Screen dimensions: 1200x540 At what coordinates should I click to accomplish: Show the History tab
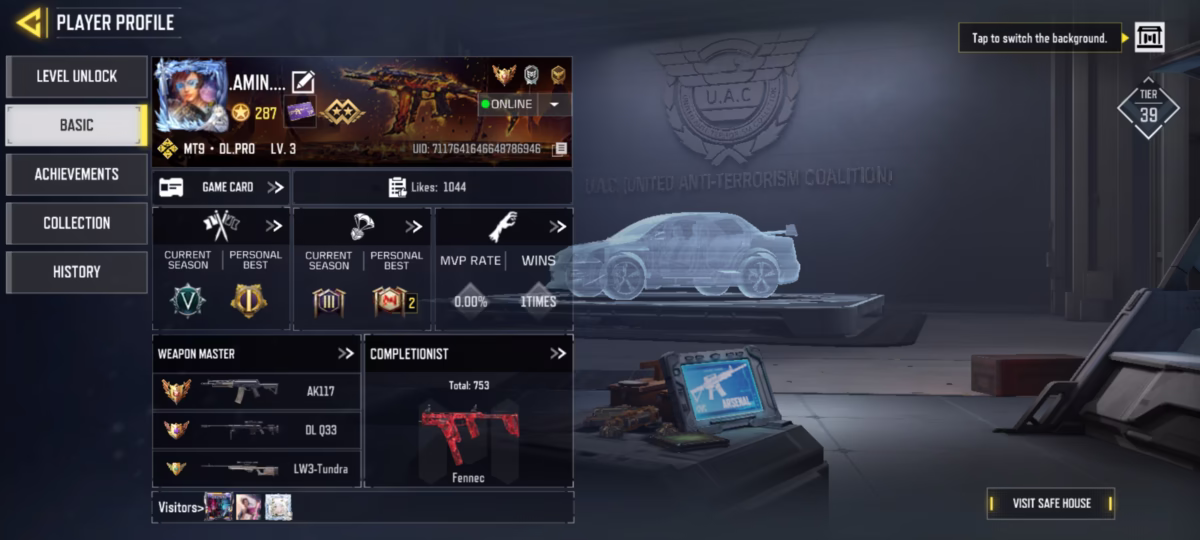point(77,272)
